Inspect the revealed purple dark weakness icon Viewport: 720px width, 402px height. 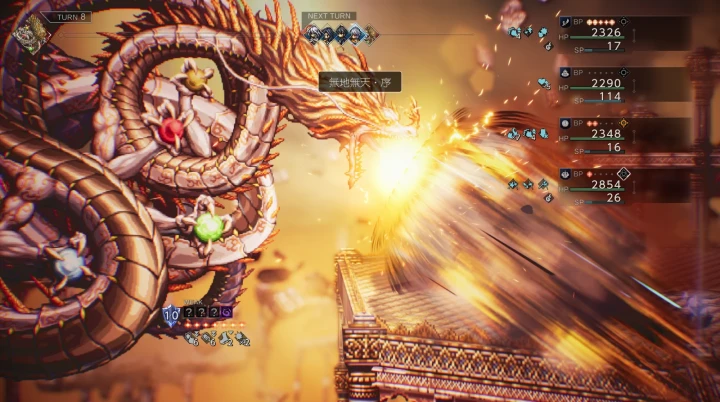227,313
